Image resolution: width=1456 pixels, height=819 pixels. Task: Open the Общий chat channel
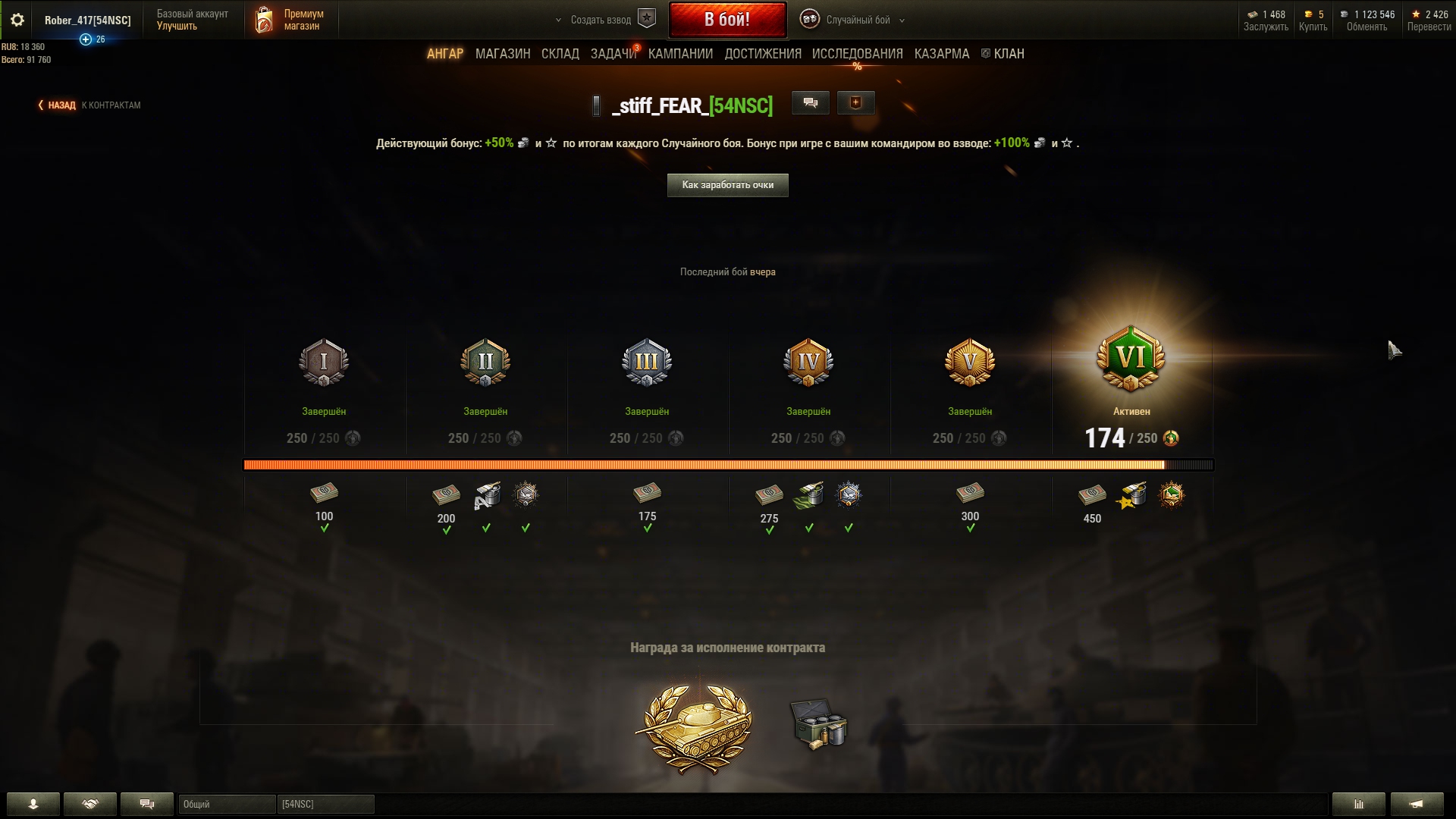(x=226, y=804)
